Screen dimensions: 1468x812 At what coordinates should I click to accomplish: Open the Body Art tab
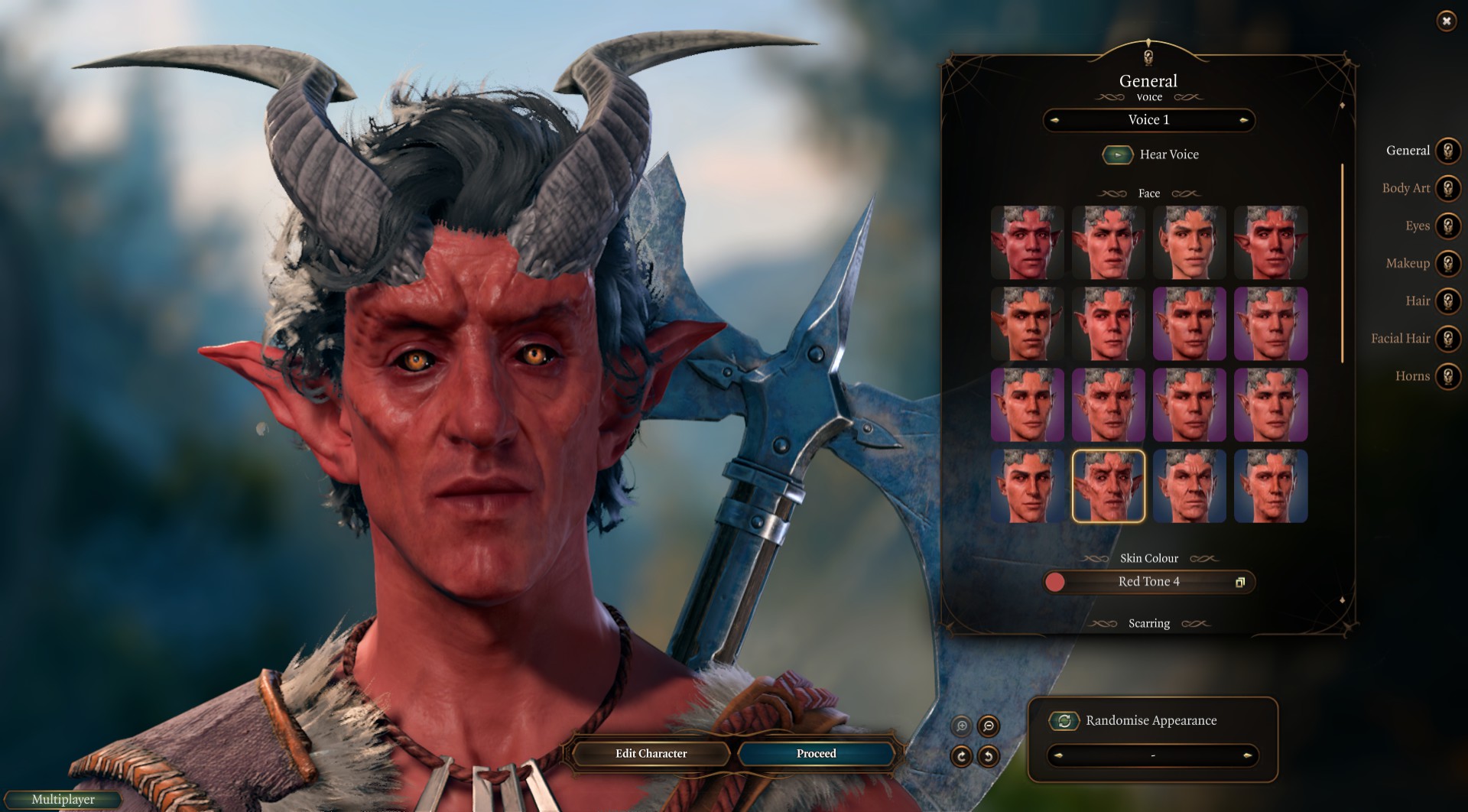point(1447,188)
